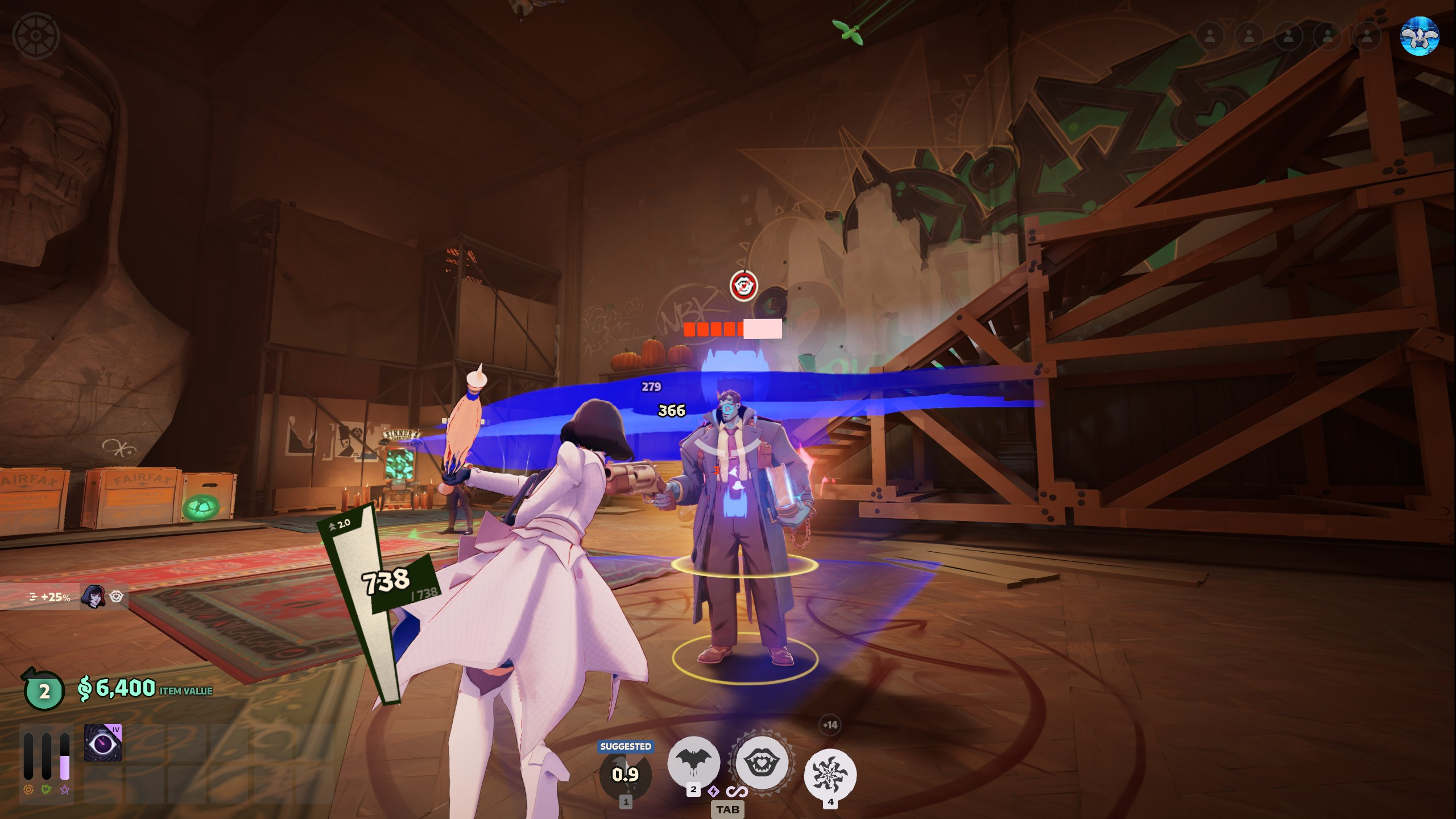Click the +25% speed buff indicator

[x=50, y=597]
